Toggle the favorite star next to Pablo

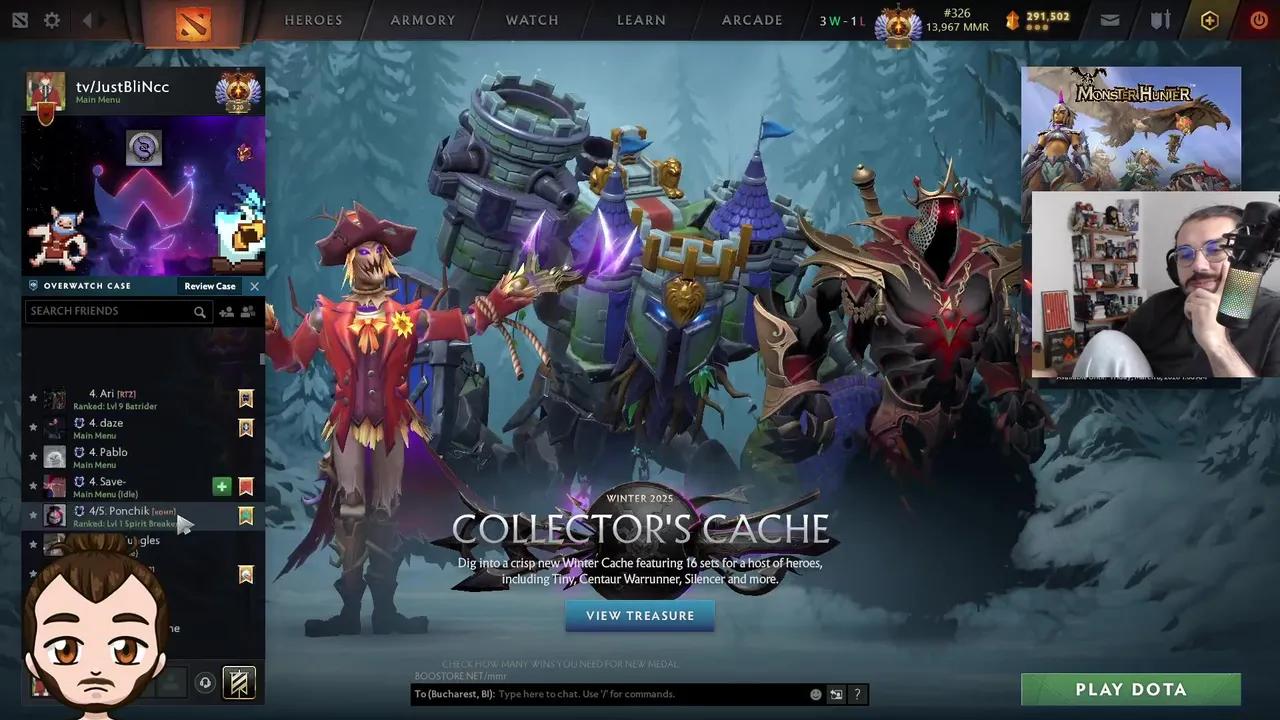coord(33,455)
